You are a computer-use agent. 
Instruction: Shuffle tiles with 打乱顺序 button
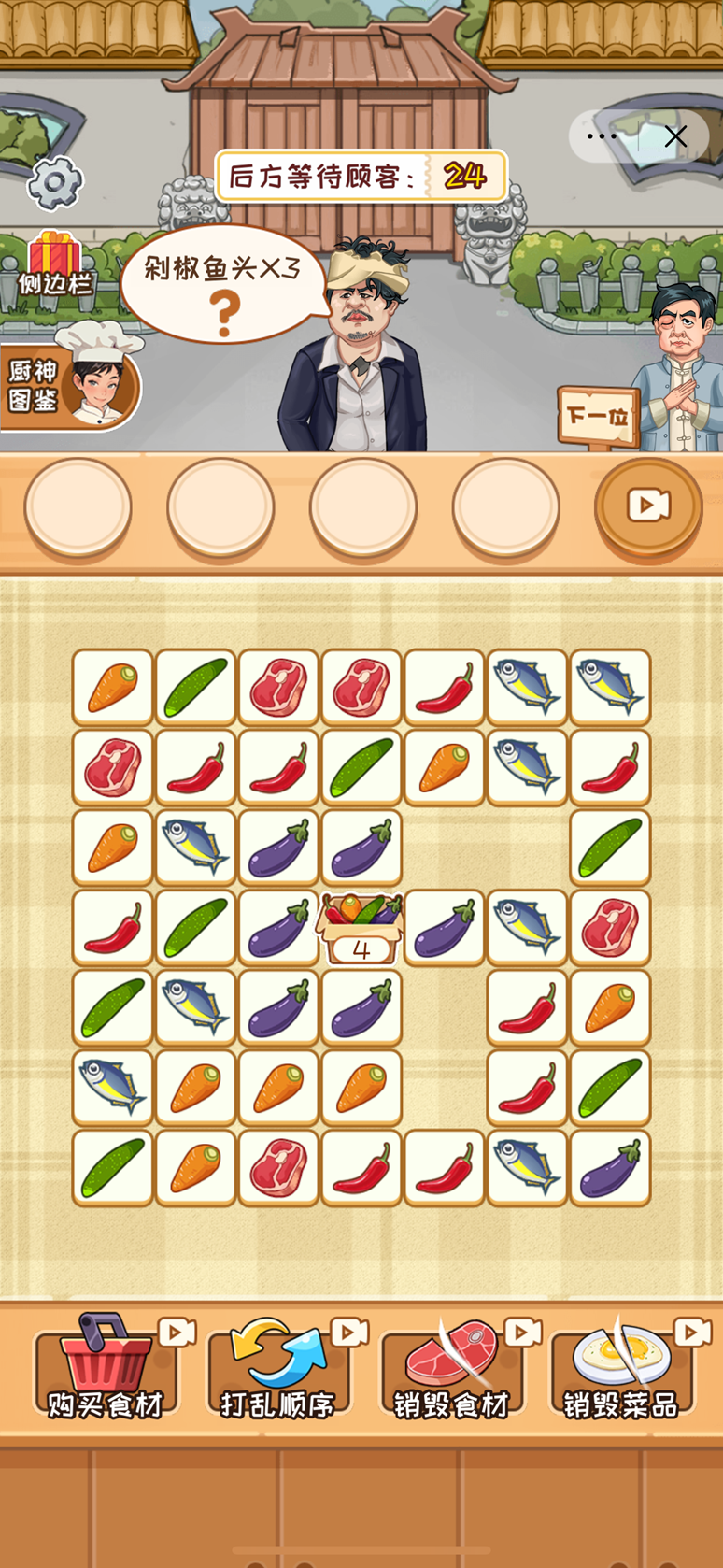(278, 1368)
